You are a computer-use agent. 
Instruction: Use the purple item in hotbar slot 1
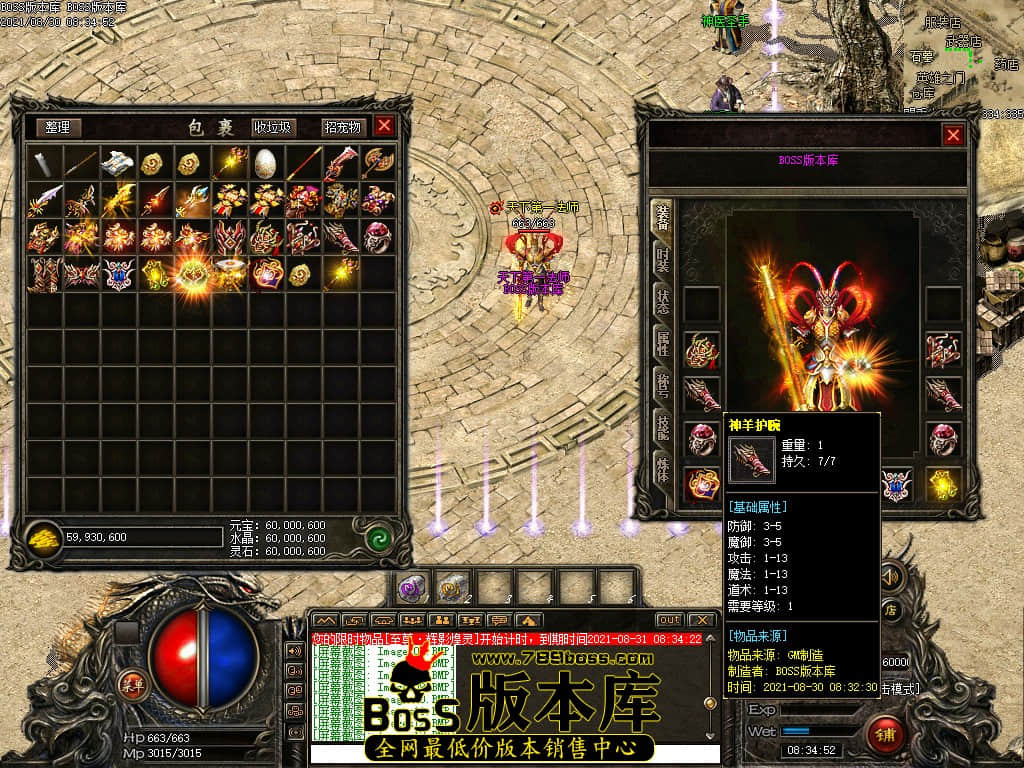click(412, 587)
